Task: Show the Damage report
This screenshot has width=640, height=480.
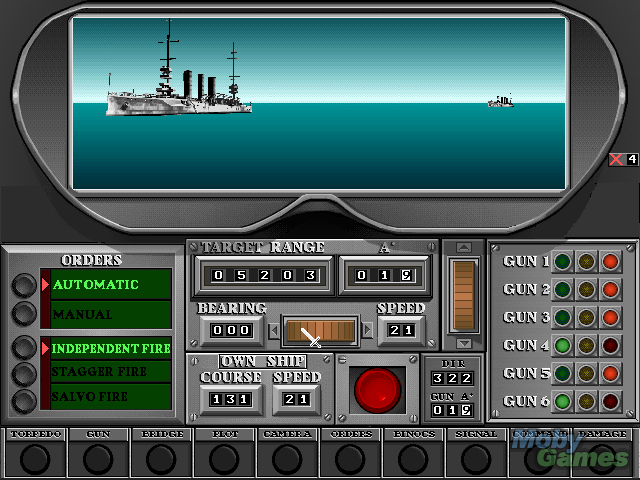Action: pos(603,458)
